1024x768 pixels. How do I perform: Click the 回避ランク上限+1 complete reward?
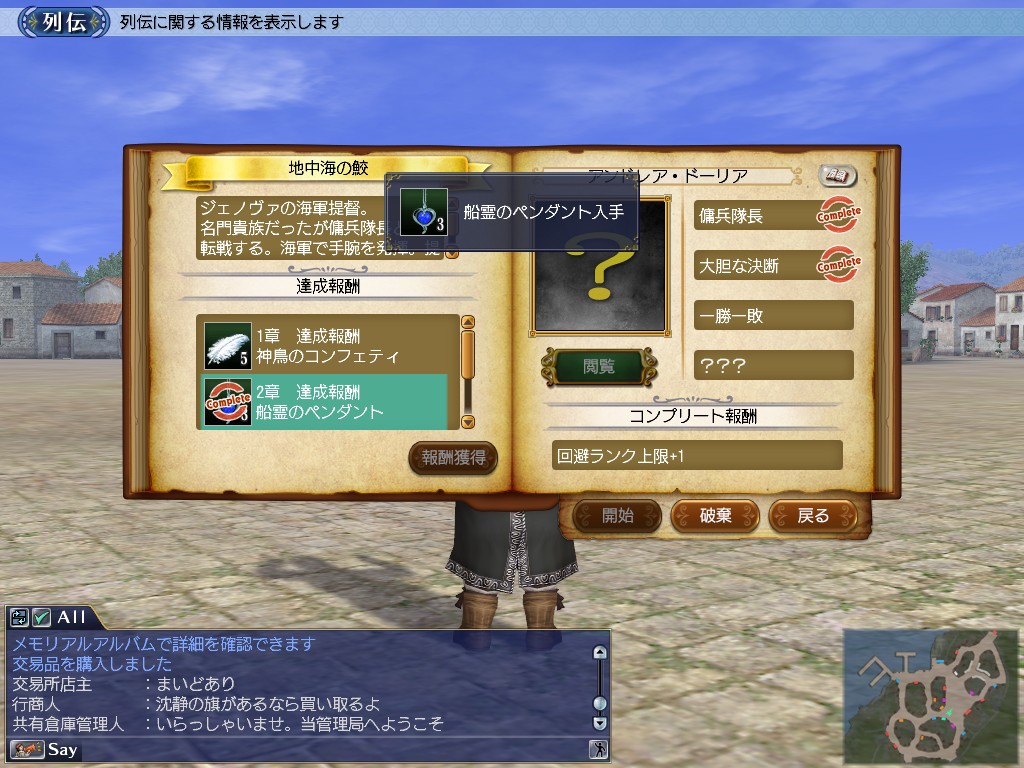coord(696,456)
